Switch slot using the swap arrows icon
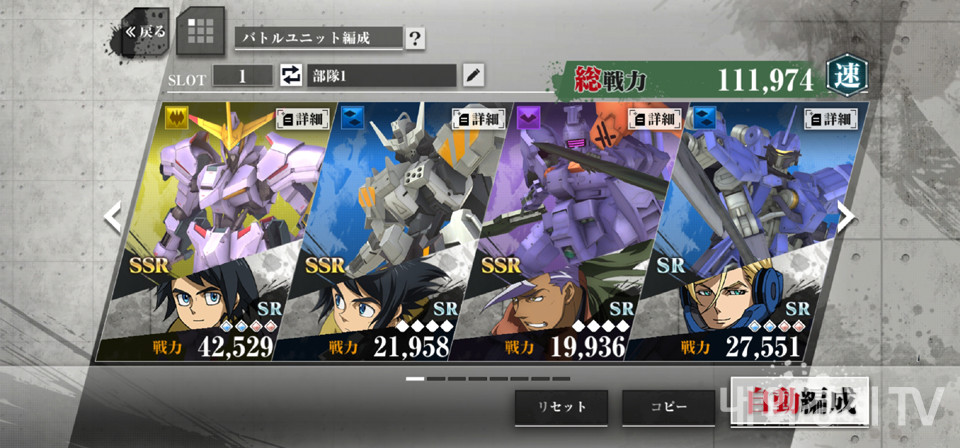 [x=290, y=75]
